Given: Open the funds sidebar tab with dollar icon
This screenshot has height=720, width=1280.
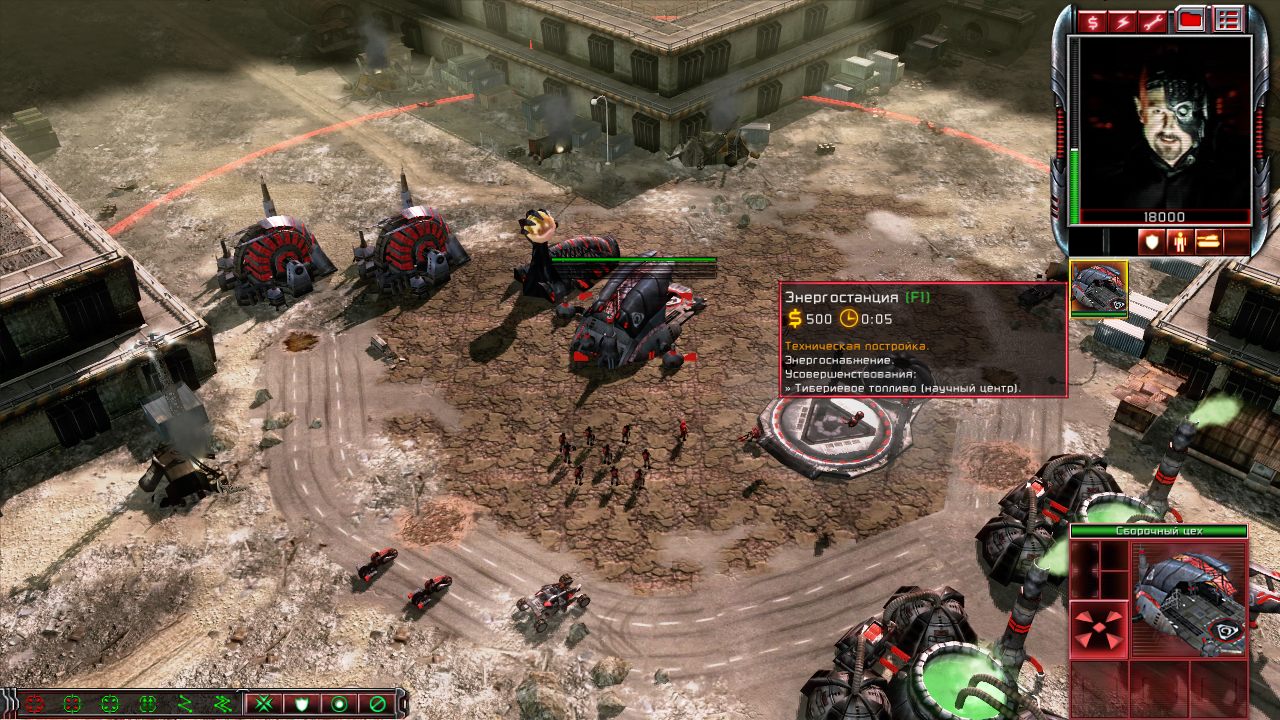Looking at the screenshot, I should [x=1093, y=22].
